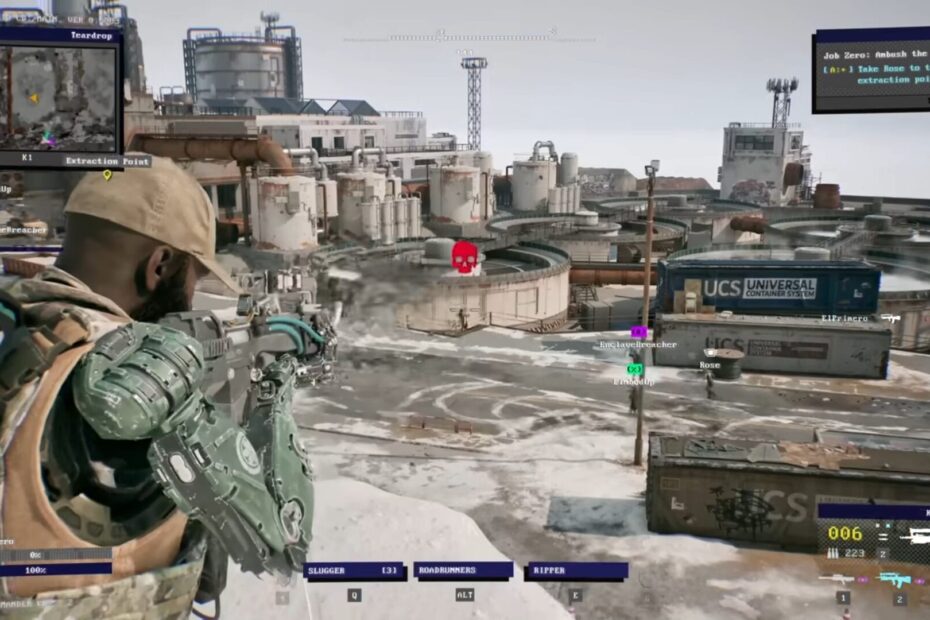This screenshot has height=620, width=930.
Task: Activate the Roadrunners ability
Action: click(x=462, y=571)
